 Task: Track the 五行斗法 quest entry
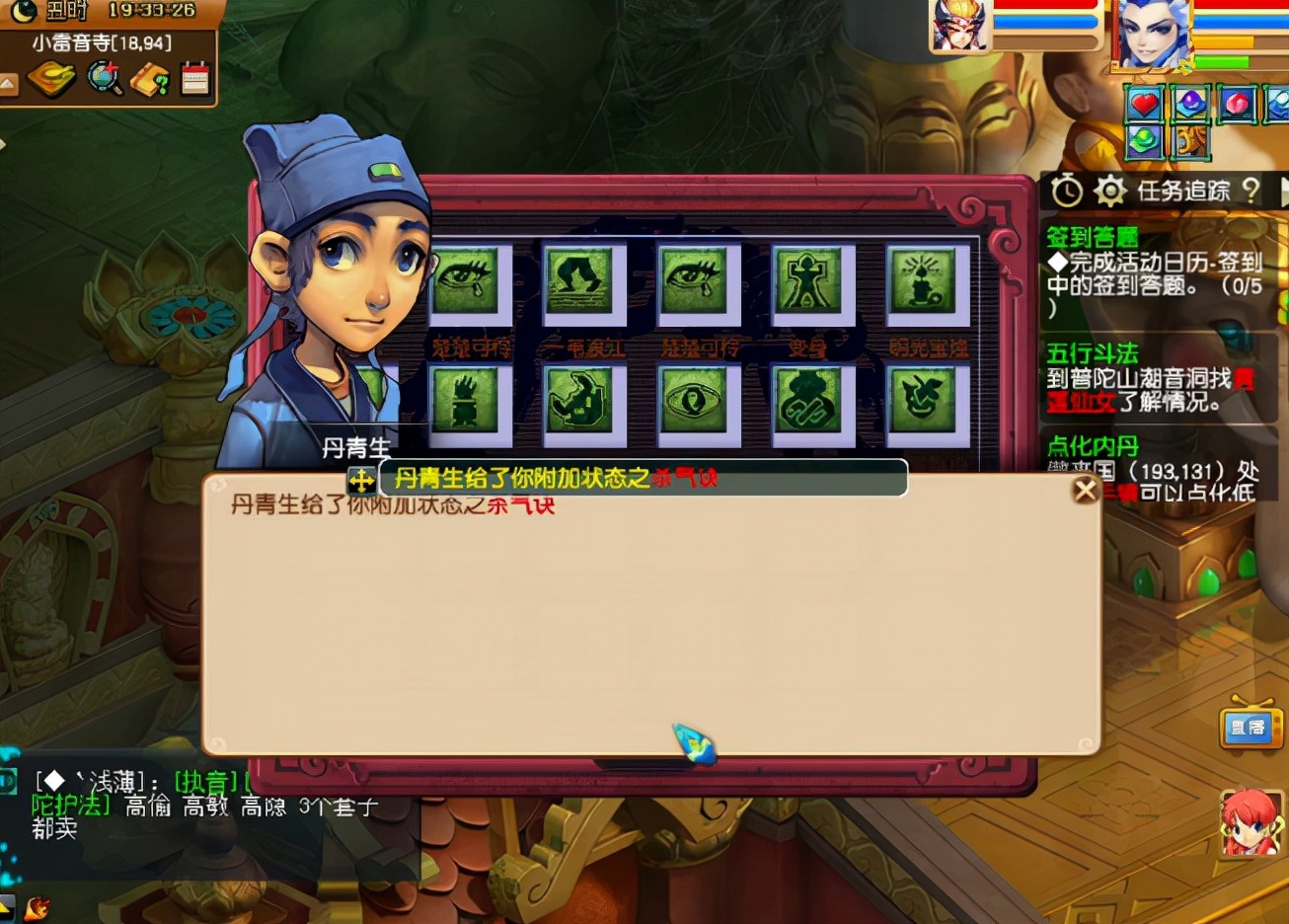[1092, 353]
